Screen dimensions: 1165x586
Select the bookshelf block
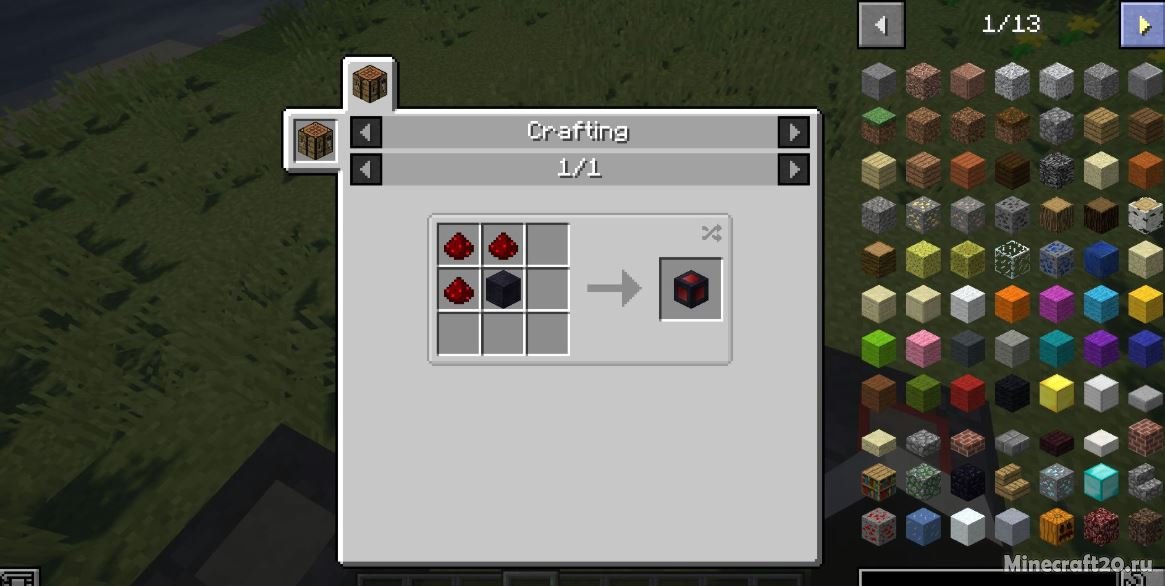tap(879, 482)
